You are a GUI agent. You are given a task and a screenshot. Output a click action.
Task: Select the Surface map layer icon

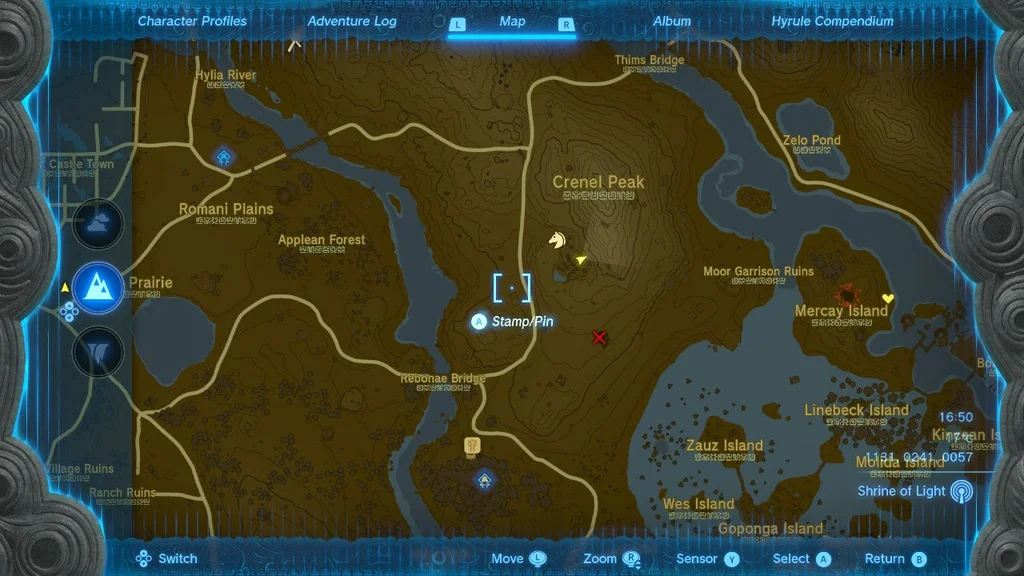(98, 288)
